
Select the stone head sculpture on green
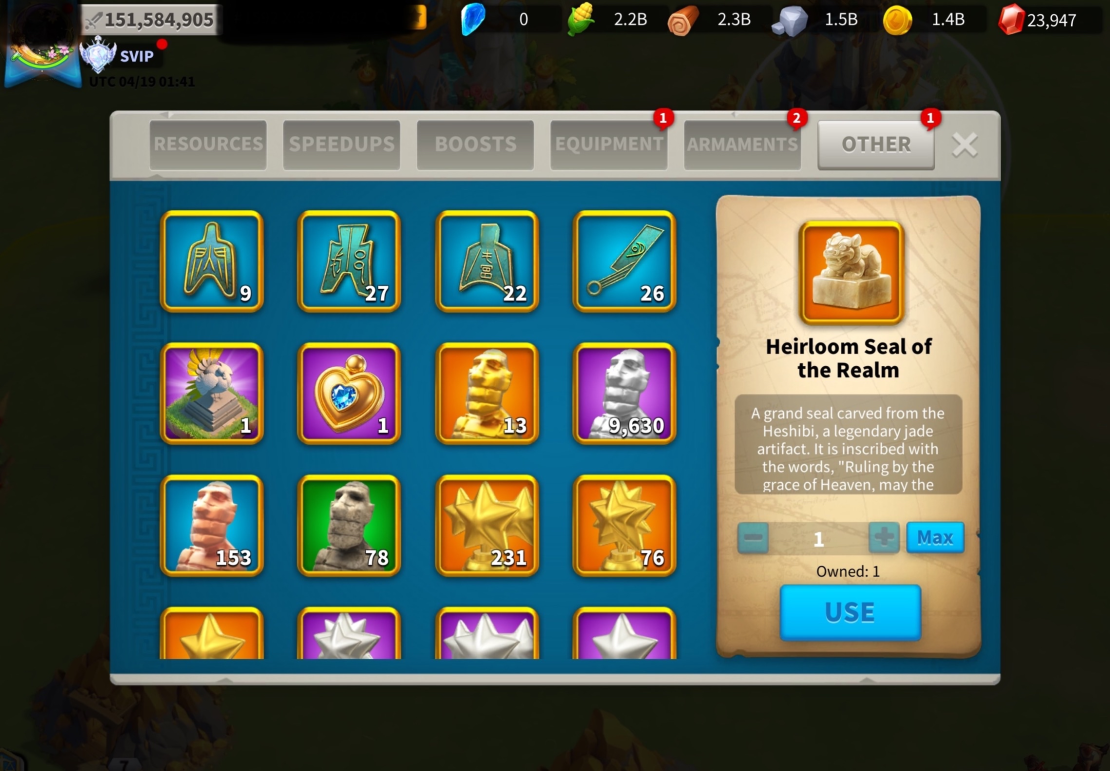click(x=349, y=525)
